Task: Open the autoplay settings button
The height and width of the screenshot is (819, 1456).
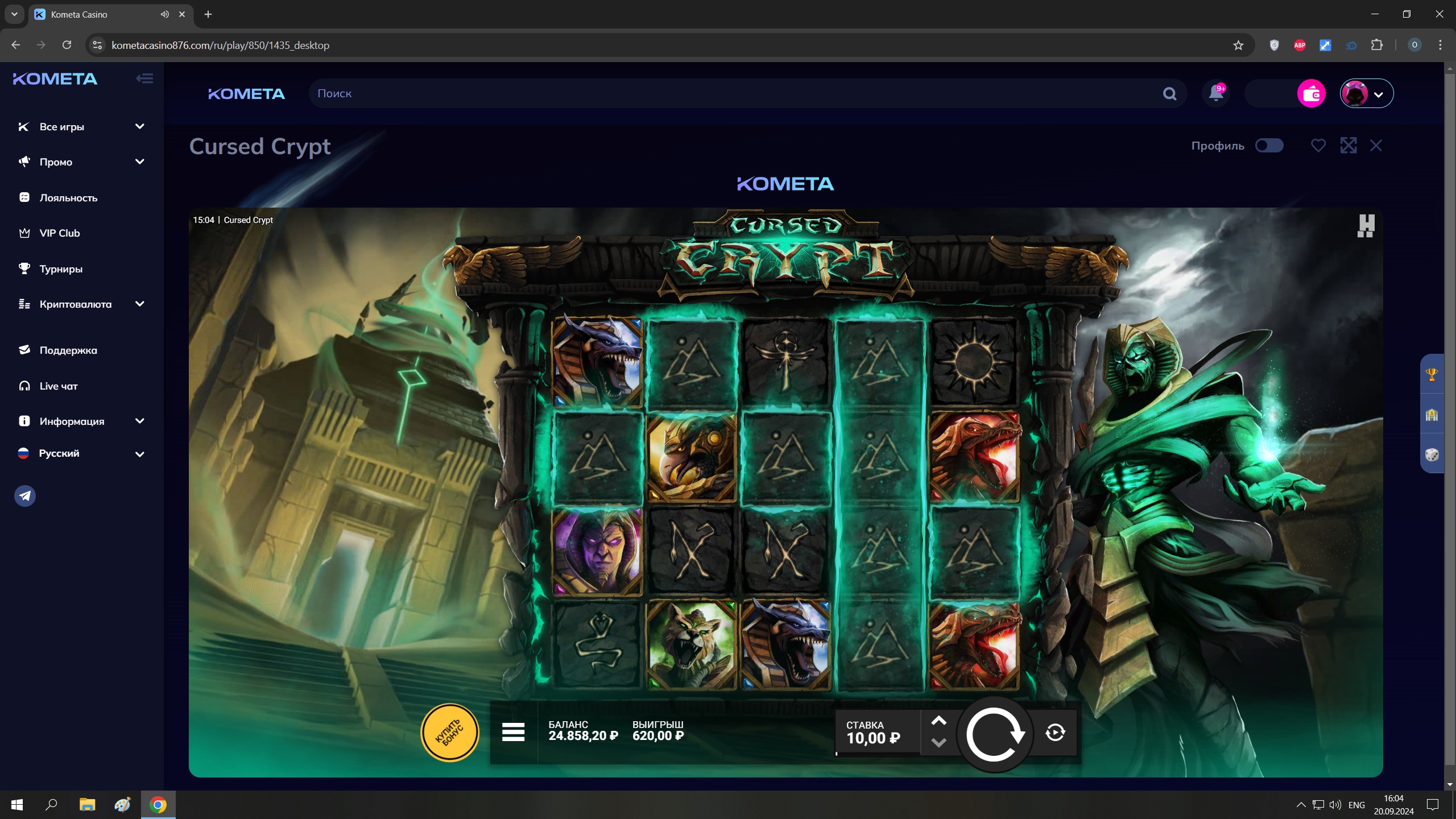Action: (x=1055, y=733)
